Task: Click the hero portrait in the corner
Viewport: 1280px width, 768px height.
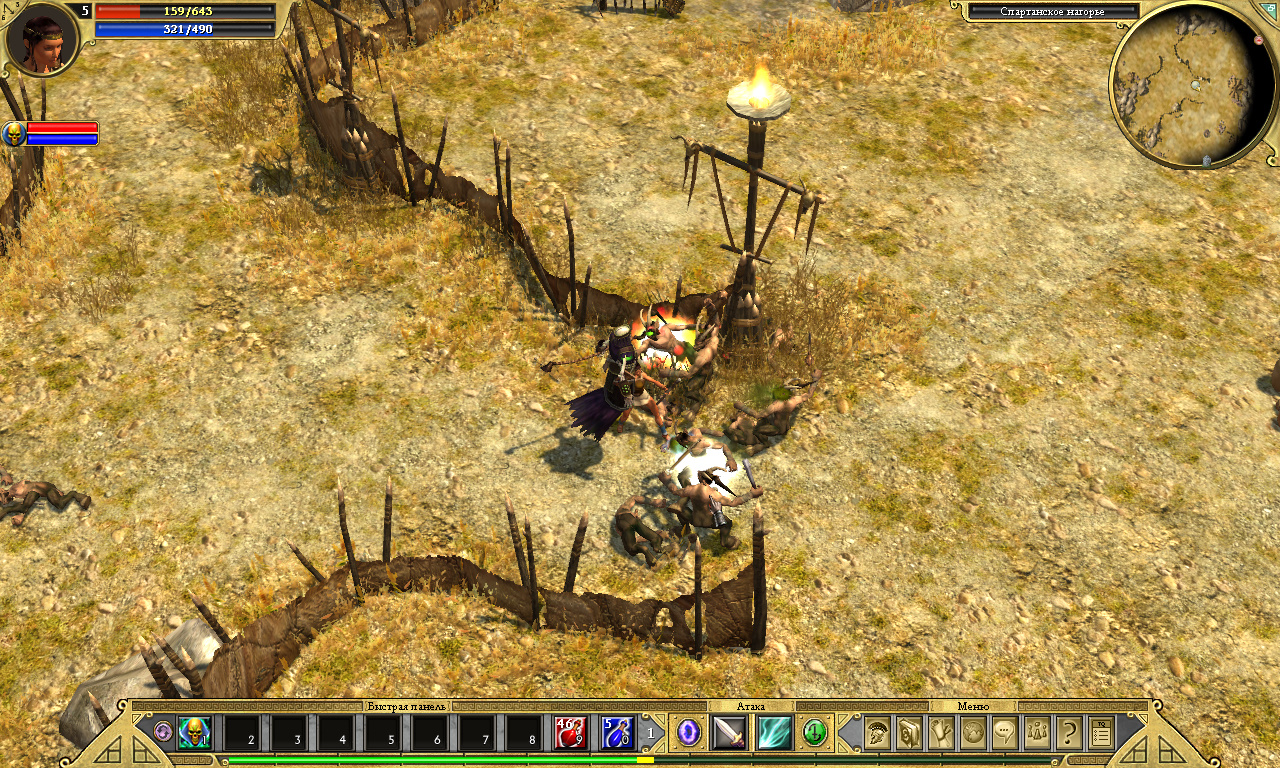Action: (x=41, y=40)
